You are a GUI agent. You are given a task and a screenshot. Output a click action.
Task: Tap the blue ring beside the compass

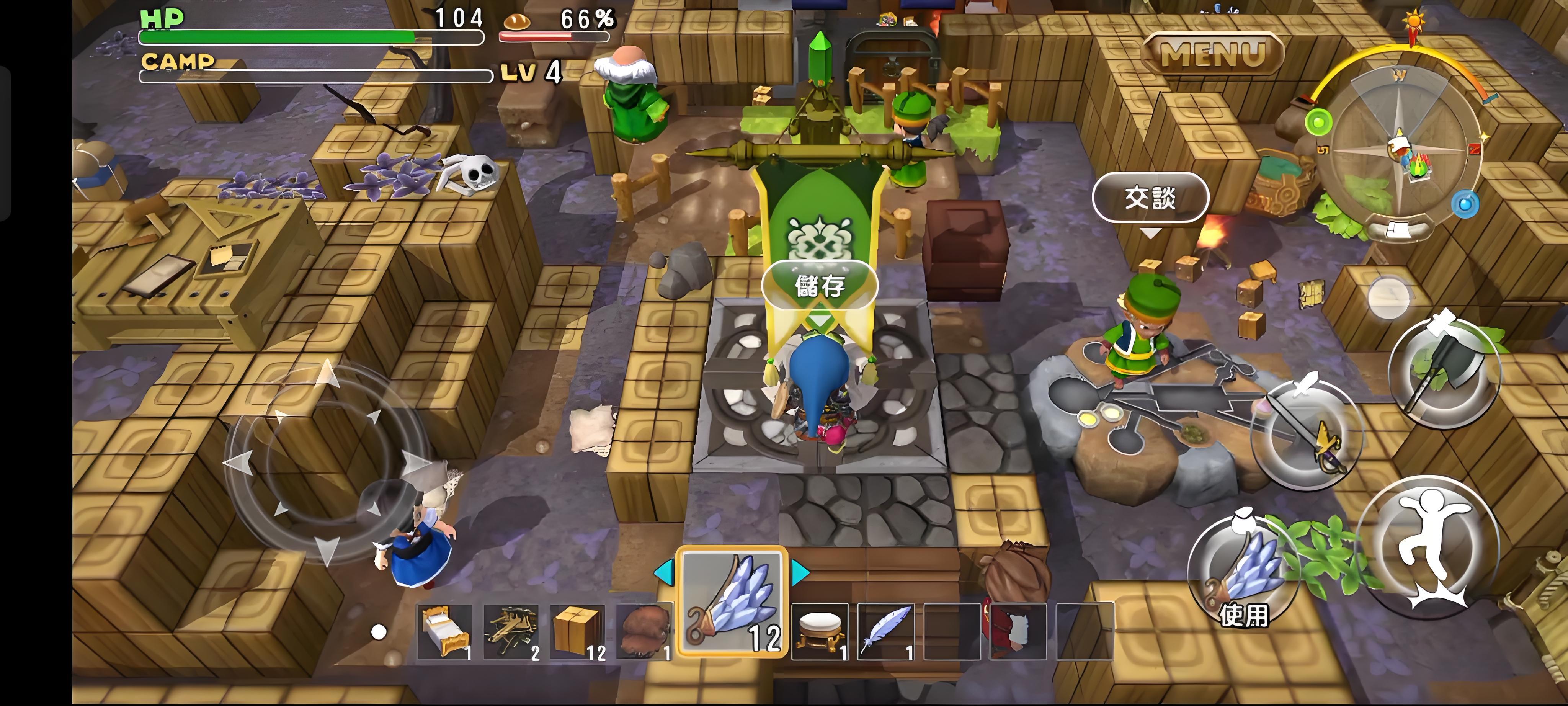click(1465, 203)
